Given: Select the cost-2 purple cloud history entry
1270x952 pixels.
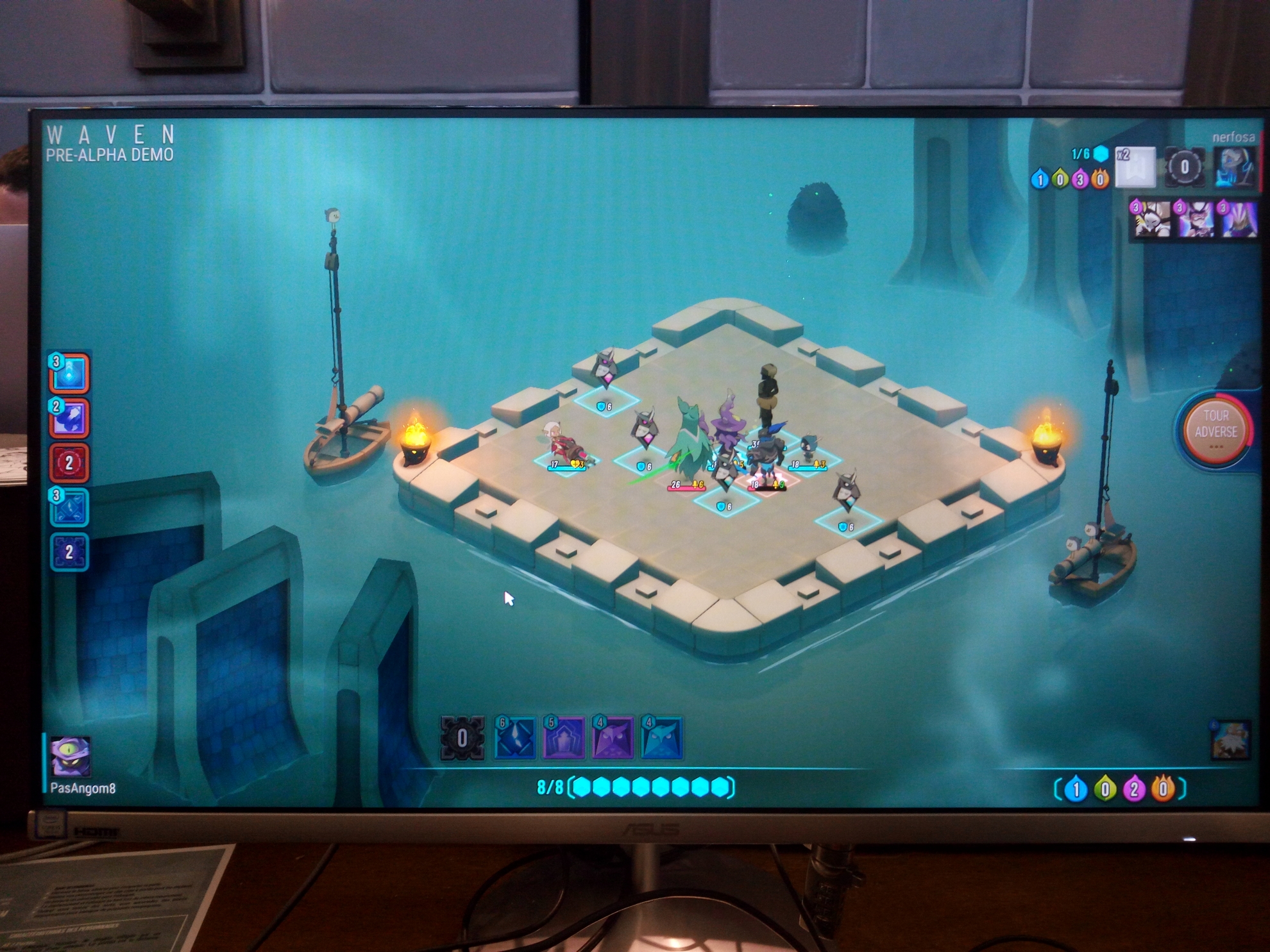Looking at the screenshot, I should pos(69,418).
